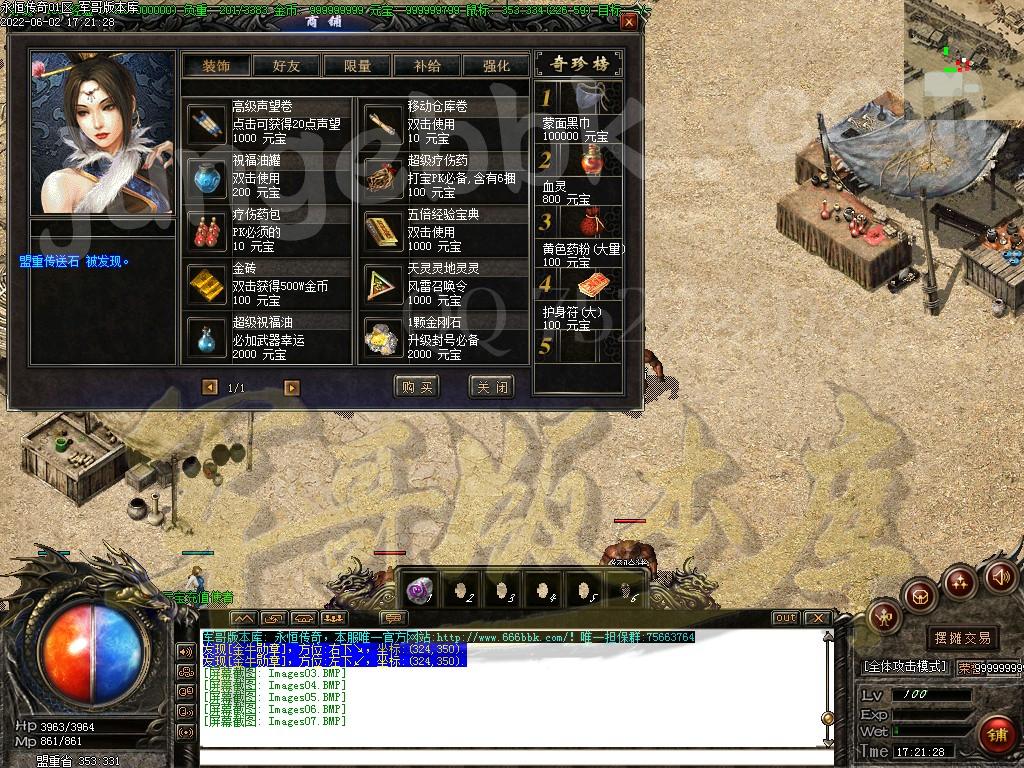This screenshot has height=768, width=1024.
Task: Choose the 移动仓库卷 item
Action: pos(383,124)
